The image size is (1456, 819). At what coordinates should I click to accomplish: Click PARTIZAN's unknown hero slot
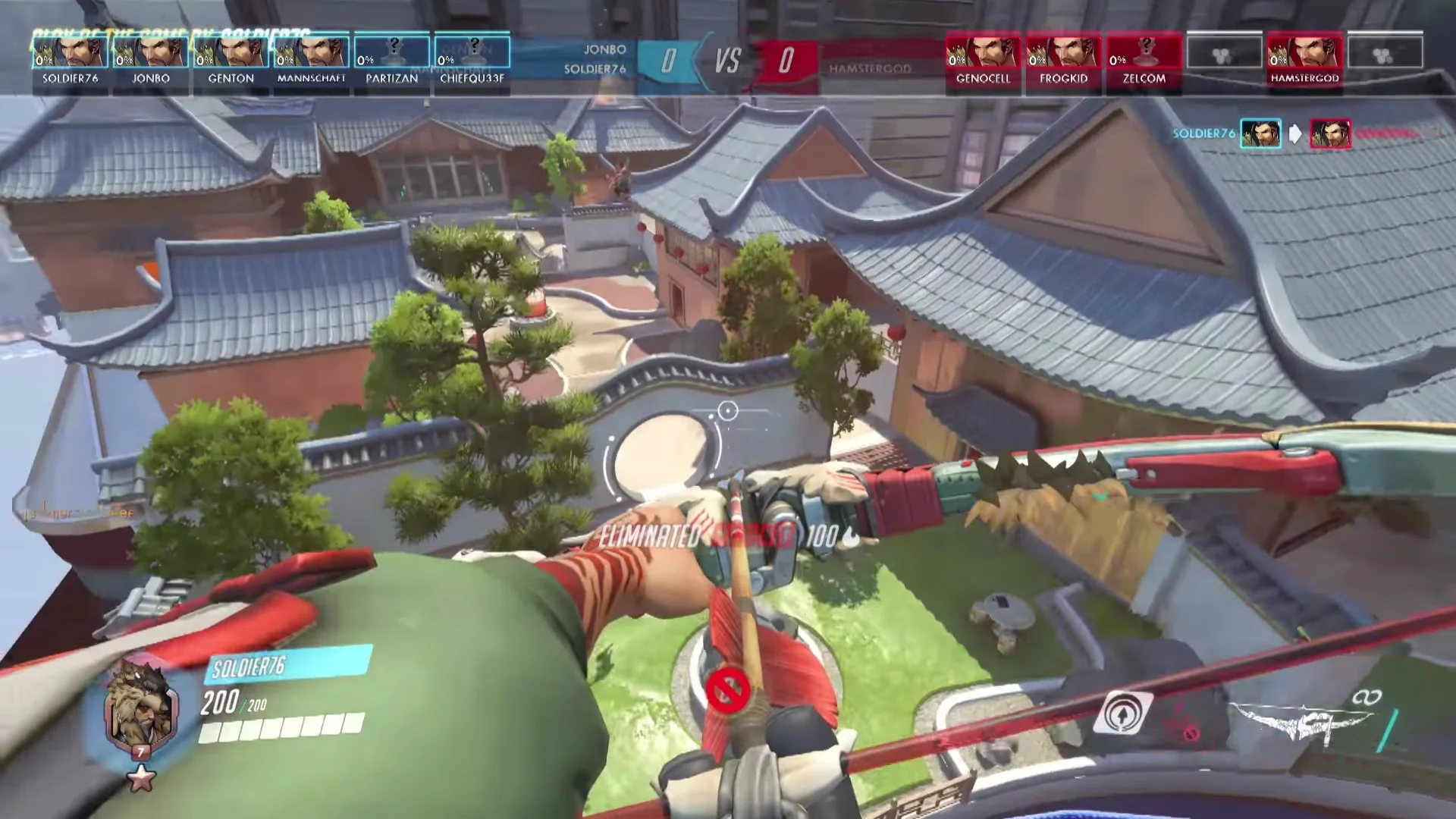(x=391, y=52)
